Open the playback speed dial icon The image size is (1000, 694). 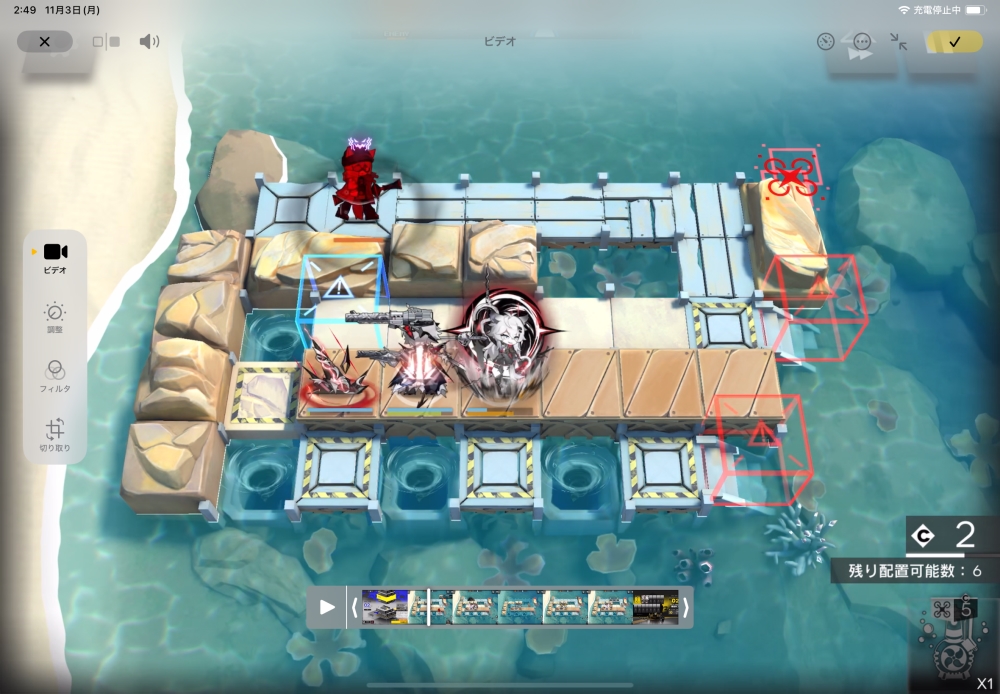(825, 42)
